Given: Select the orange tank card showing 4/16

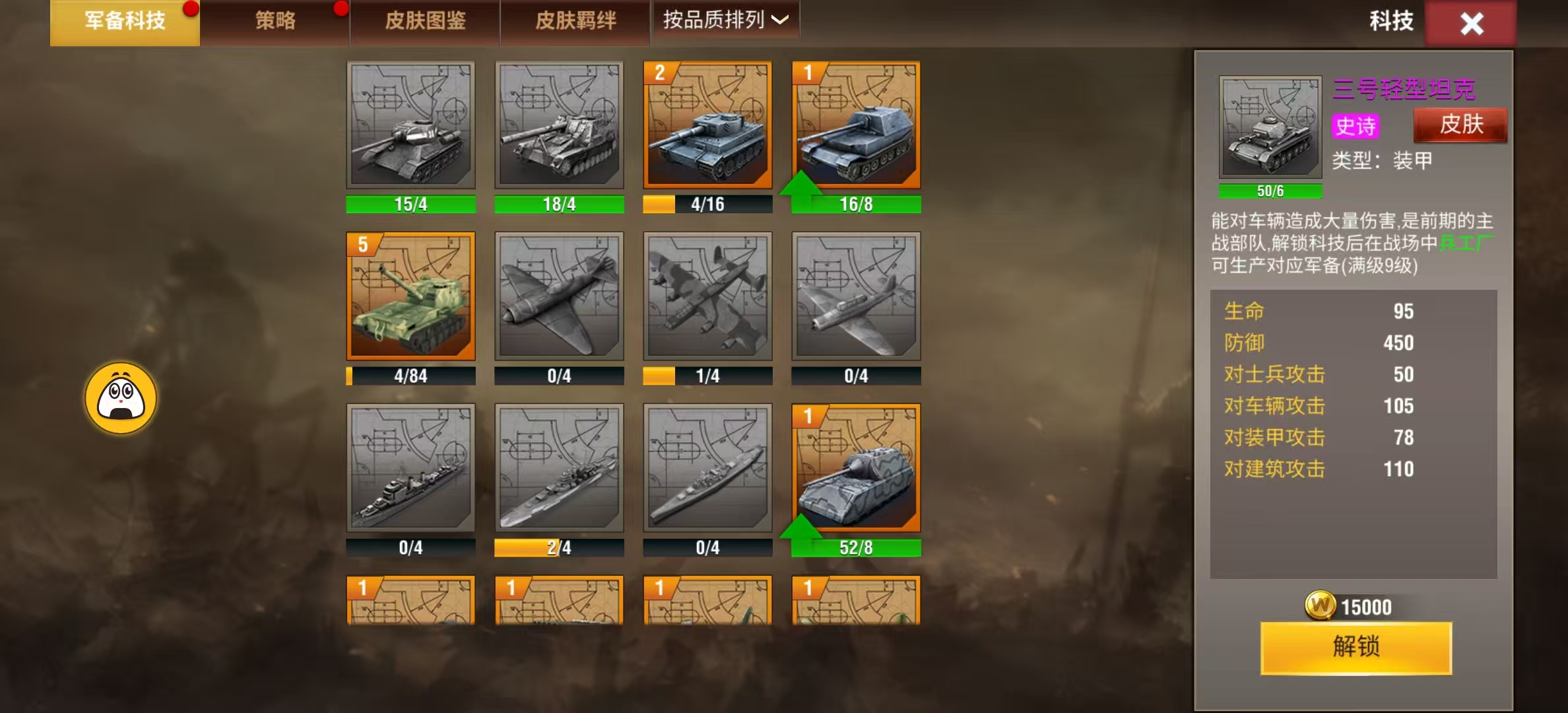Looking at the screenshot, I should [x=707, y=125].
